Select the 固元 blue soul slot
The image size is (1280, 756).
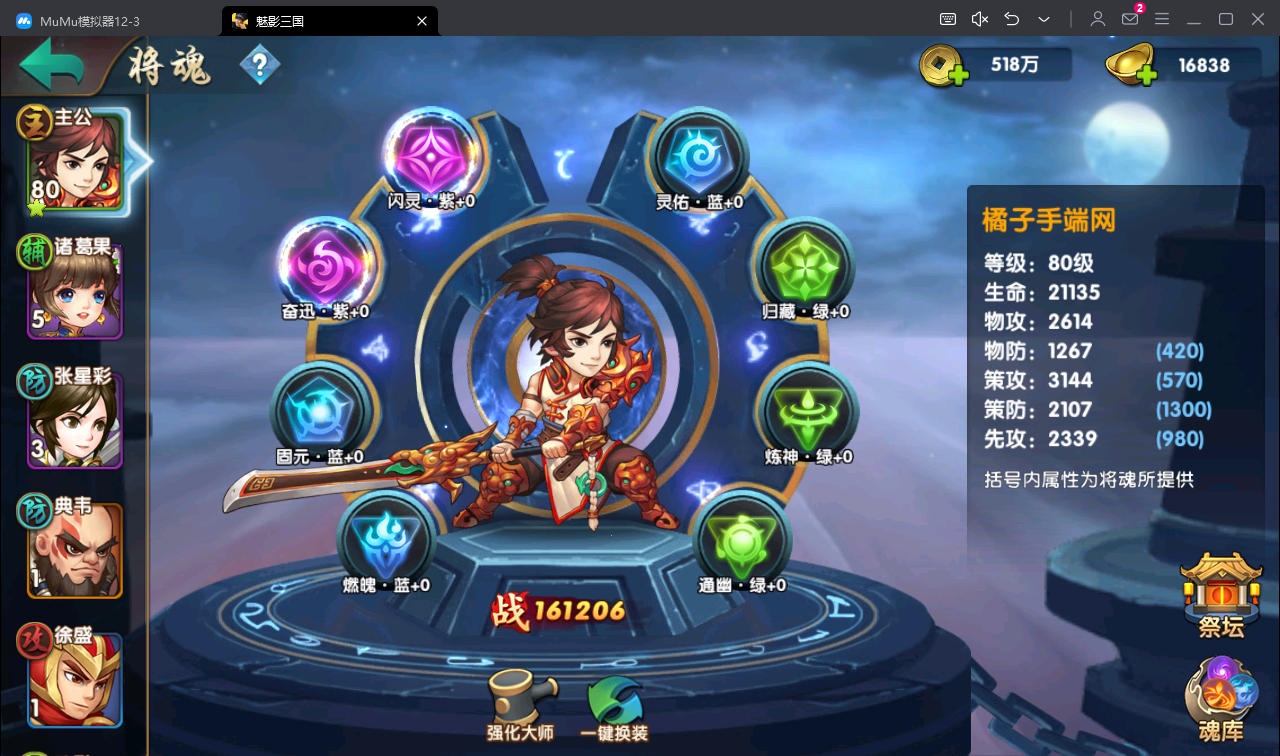[319, 410]
